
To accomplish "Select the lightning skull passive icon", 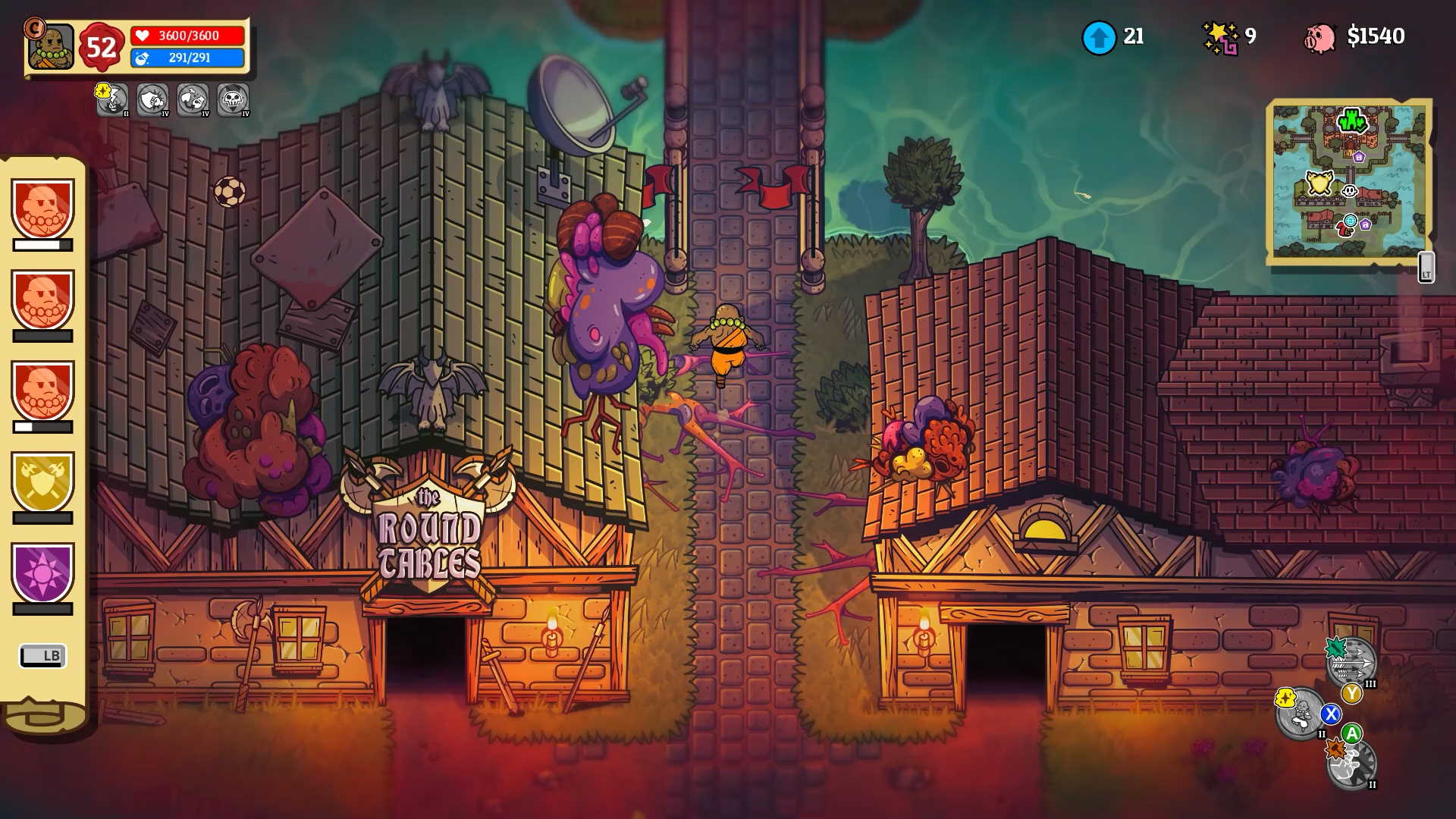I will (x=112, y=99).
